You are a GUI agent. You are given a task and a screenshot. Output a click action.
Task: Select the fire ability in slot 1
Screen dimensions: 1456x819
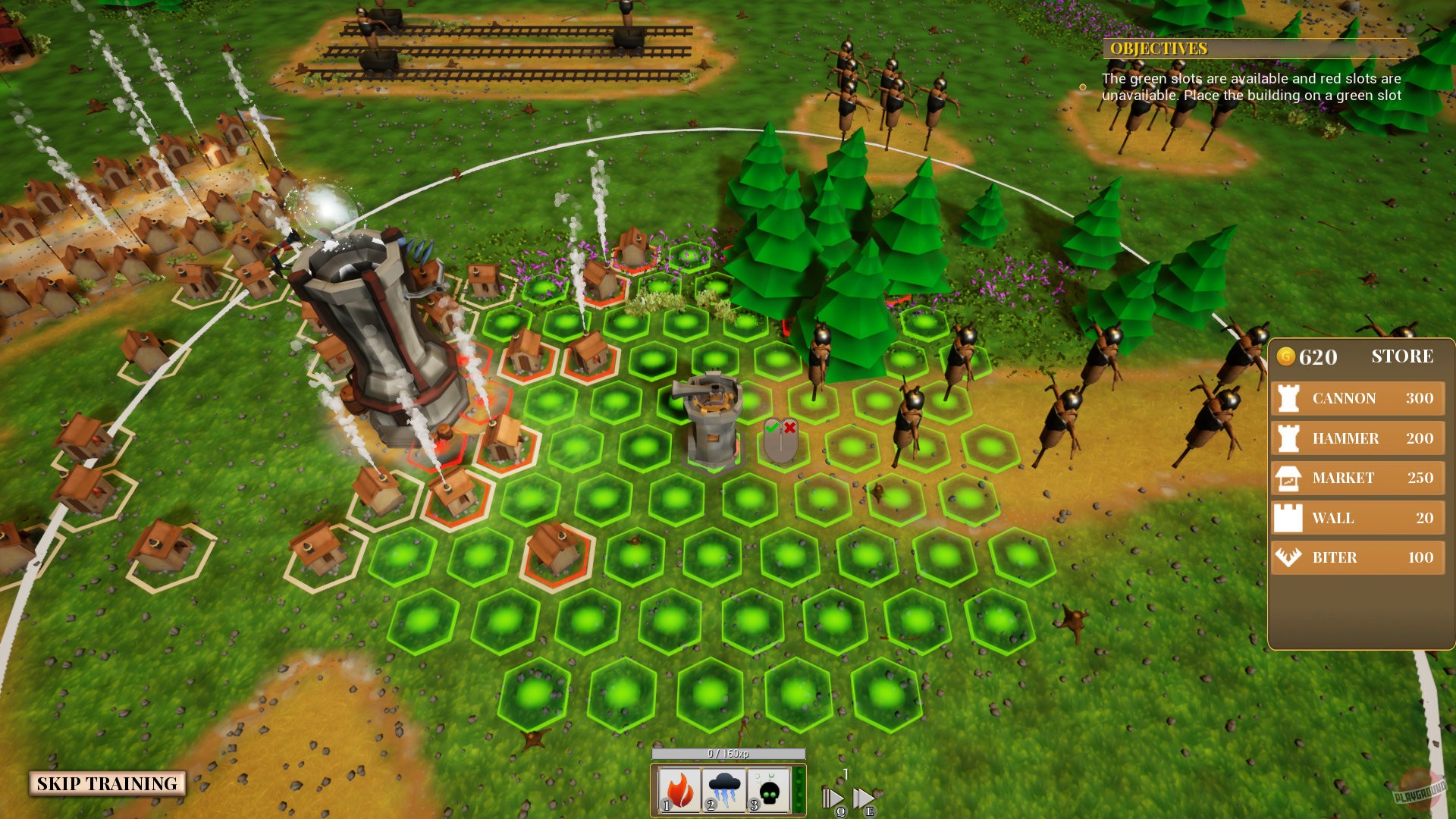pos(679,789)
